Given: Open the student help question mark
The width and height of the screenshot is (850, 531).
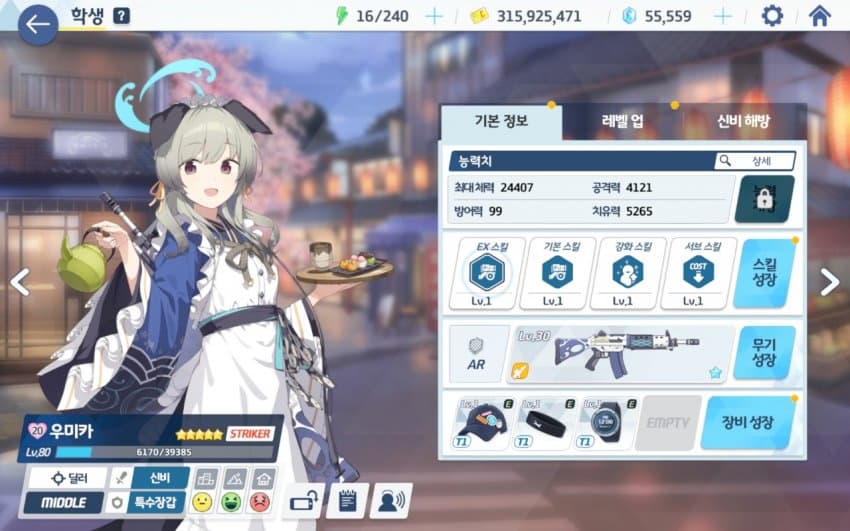Looking at the screenshot, I should [121, 16].
